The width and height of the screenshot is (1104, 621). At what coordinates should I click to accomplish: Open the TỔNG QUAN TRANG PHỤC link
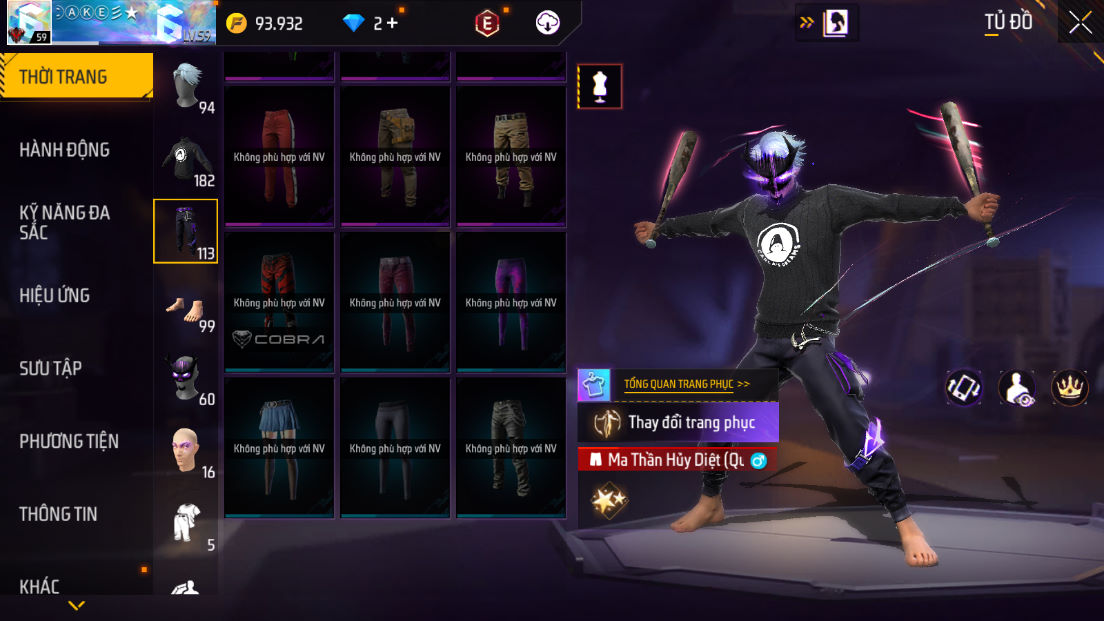(686, 384)
